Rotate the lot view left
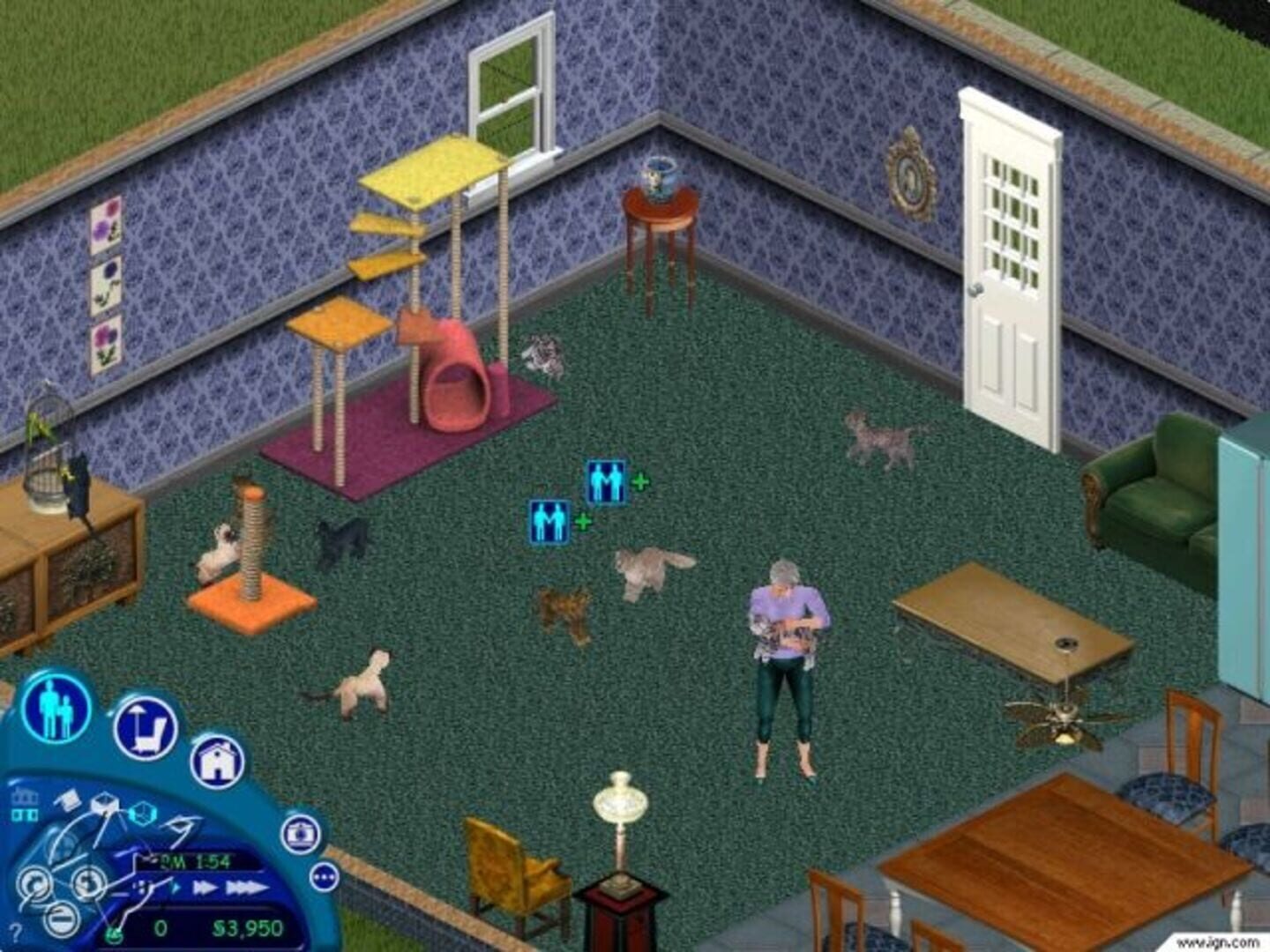1270x952 pixels. point(35,882)
